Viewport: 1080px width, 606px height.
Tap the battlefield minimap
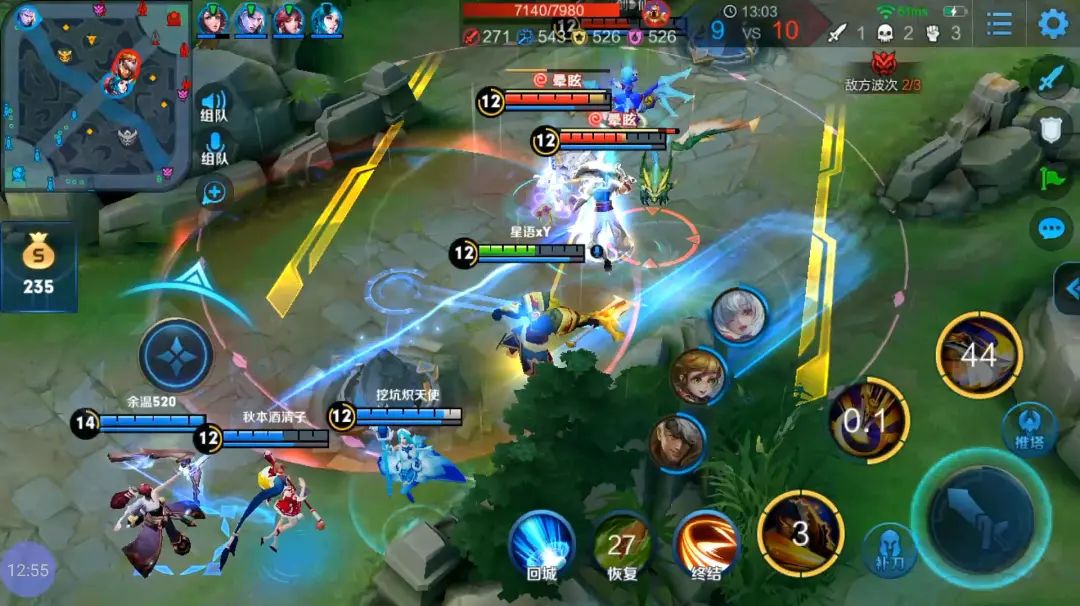[x=96, y=96]
